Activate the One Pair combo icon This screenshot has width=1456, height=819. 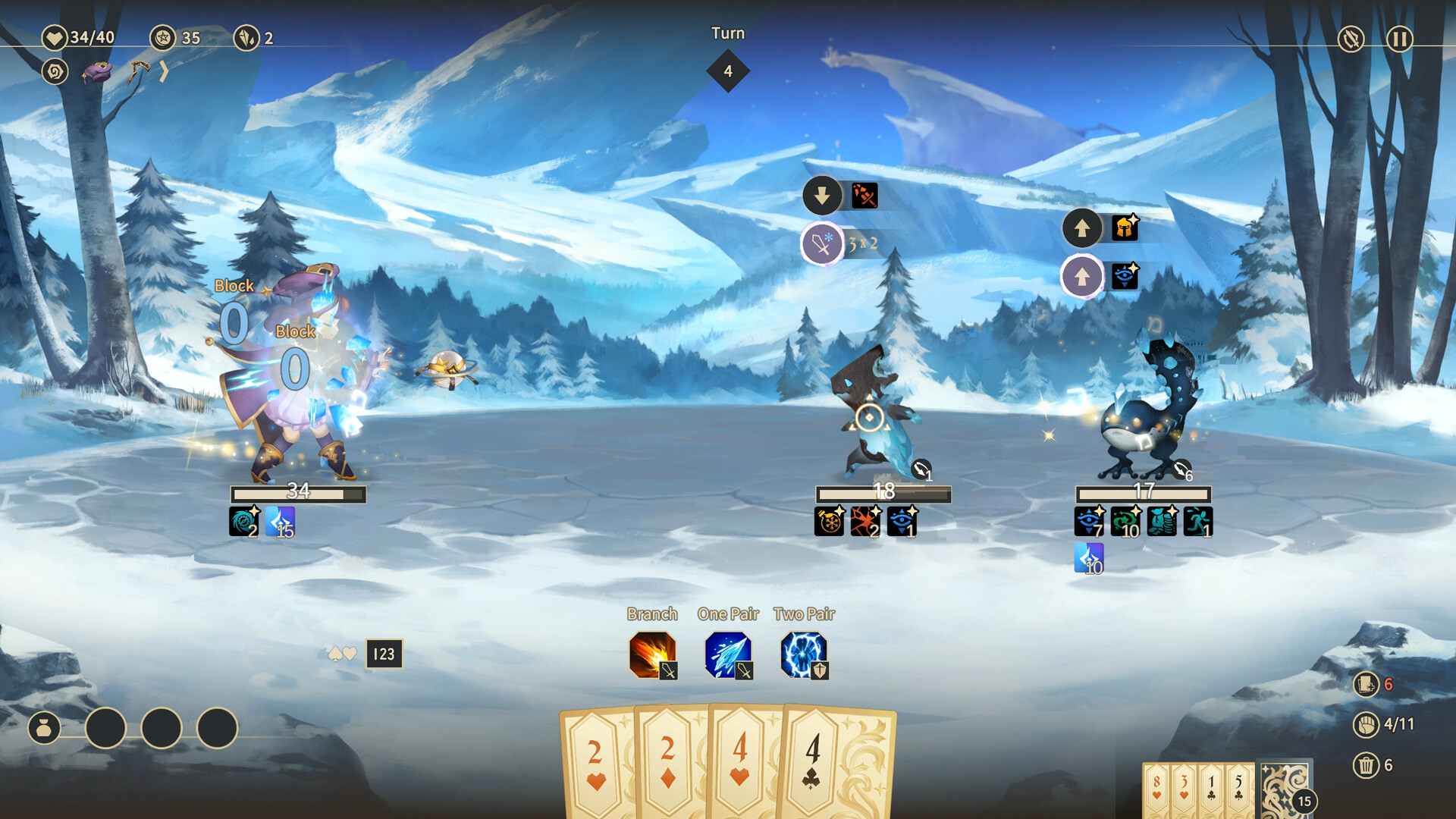[727, 654]
